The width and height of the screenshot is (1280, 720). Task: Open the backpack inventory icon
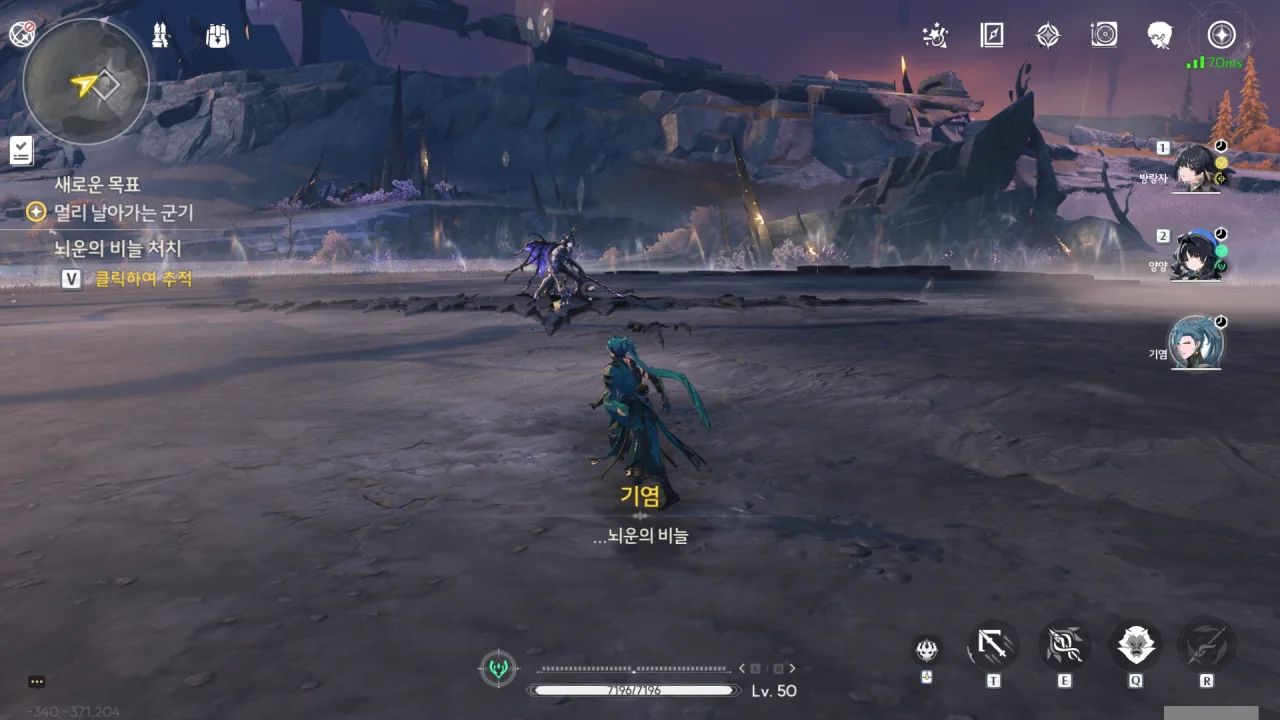[217, 35]
